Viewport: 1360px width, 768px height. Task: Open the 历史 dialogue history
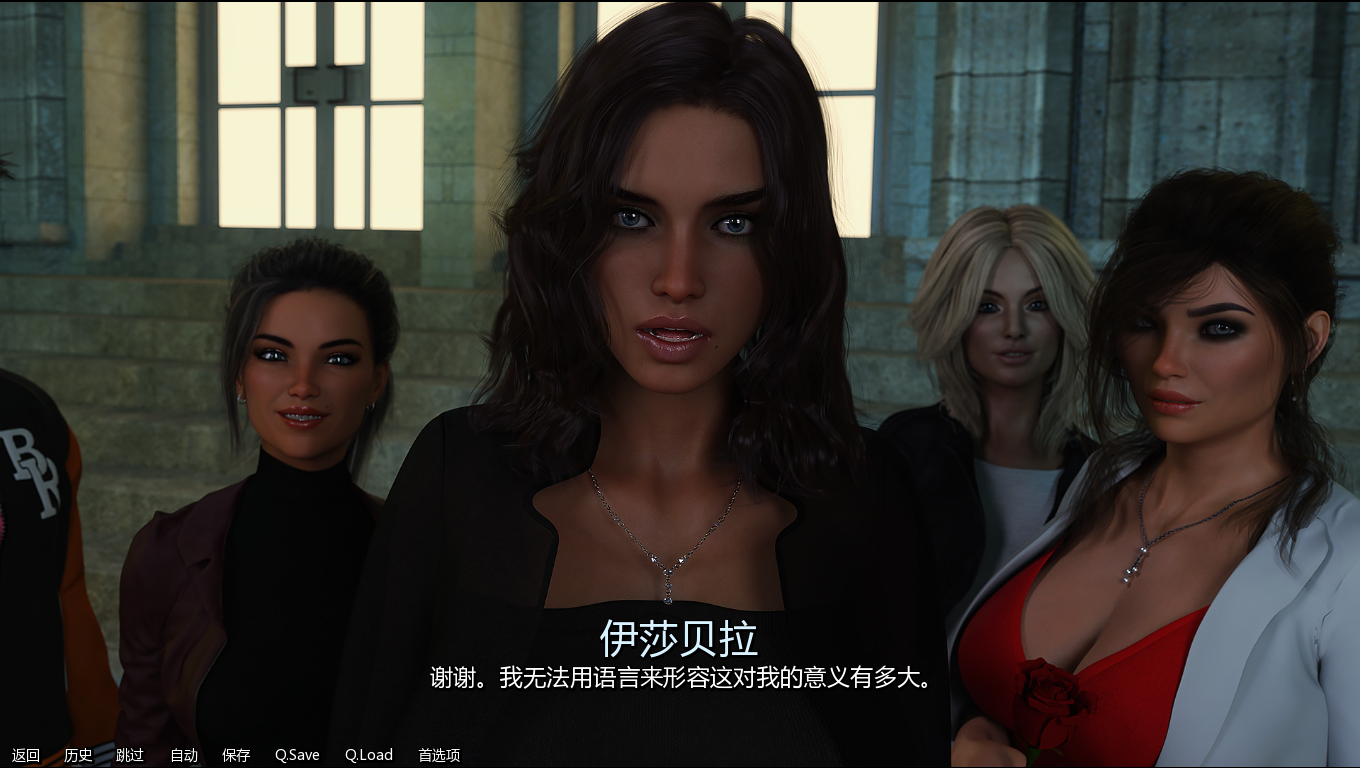(x=79, y=755)
